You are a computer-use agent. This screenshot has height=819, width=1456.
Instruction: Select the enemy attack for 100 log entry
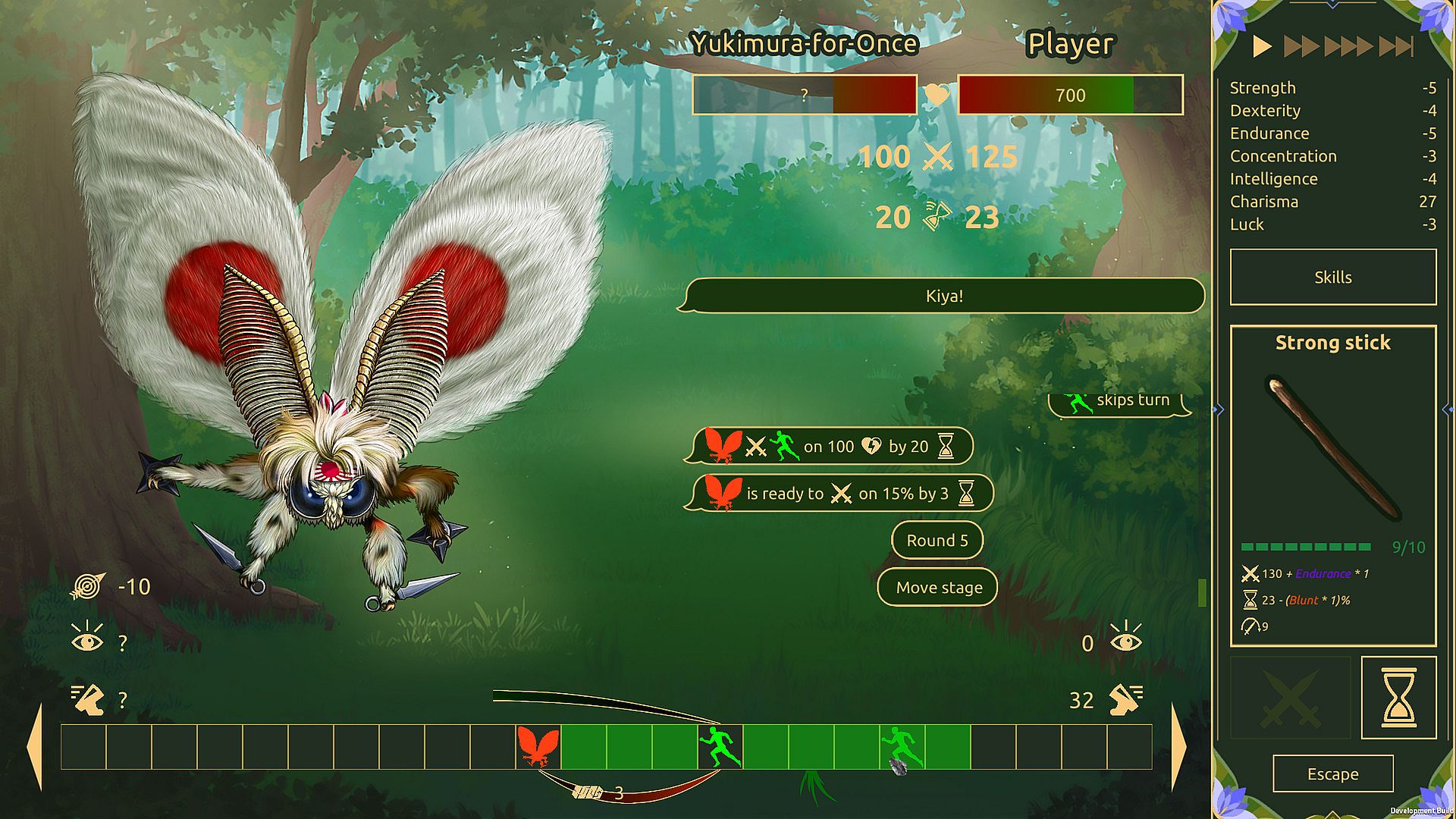click(x=829, y=447)
